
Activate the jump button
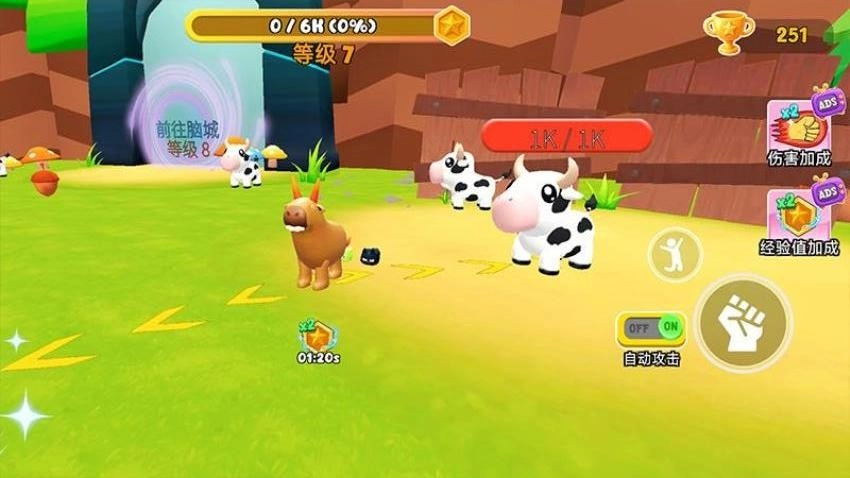(675, 255)
